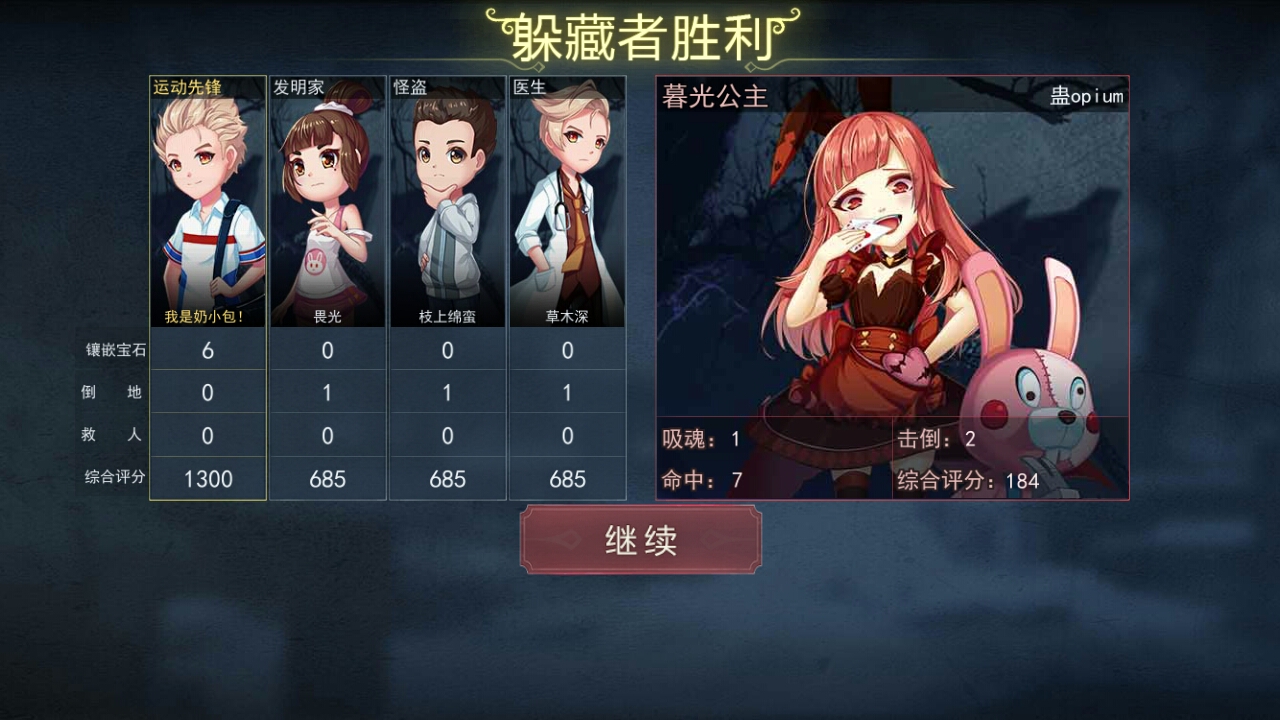Click the 综合评分 score of 1300

(207, 478)
